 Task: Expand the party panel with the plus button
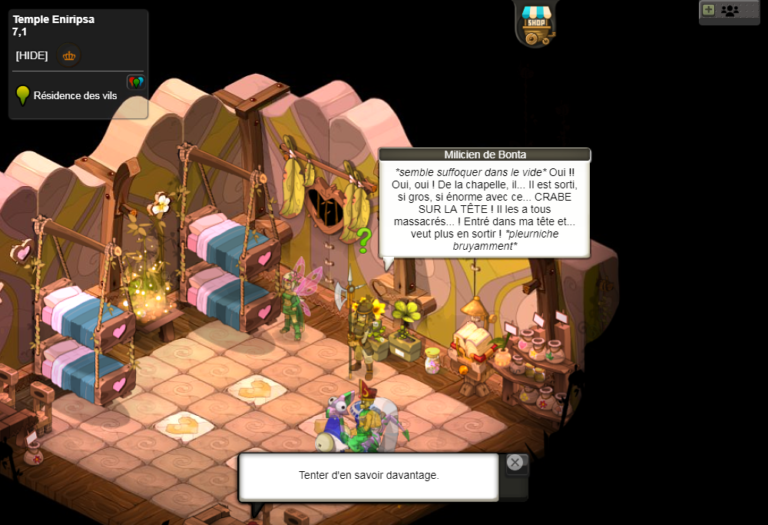(708, 10)
